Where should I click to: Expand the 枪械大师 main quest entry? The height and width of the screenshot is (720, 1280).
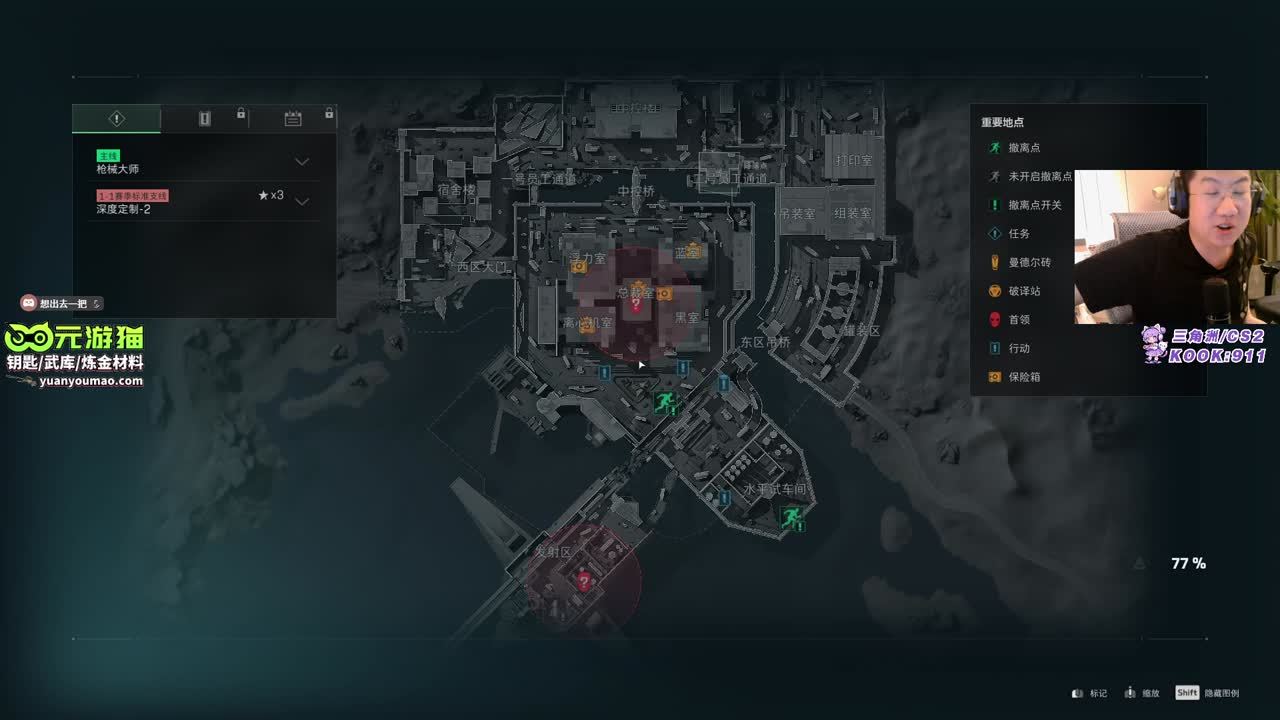[x=301, y=162]
